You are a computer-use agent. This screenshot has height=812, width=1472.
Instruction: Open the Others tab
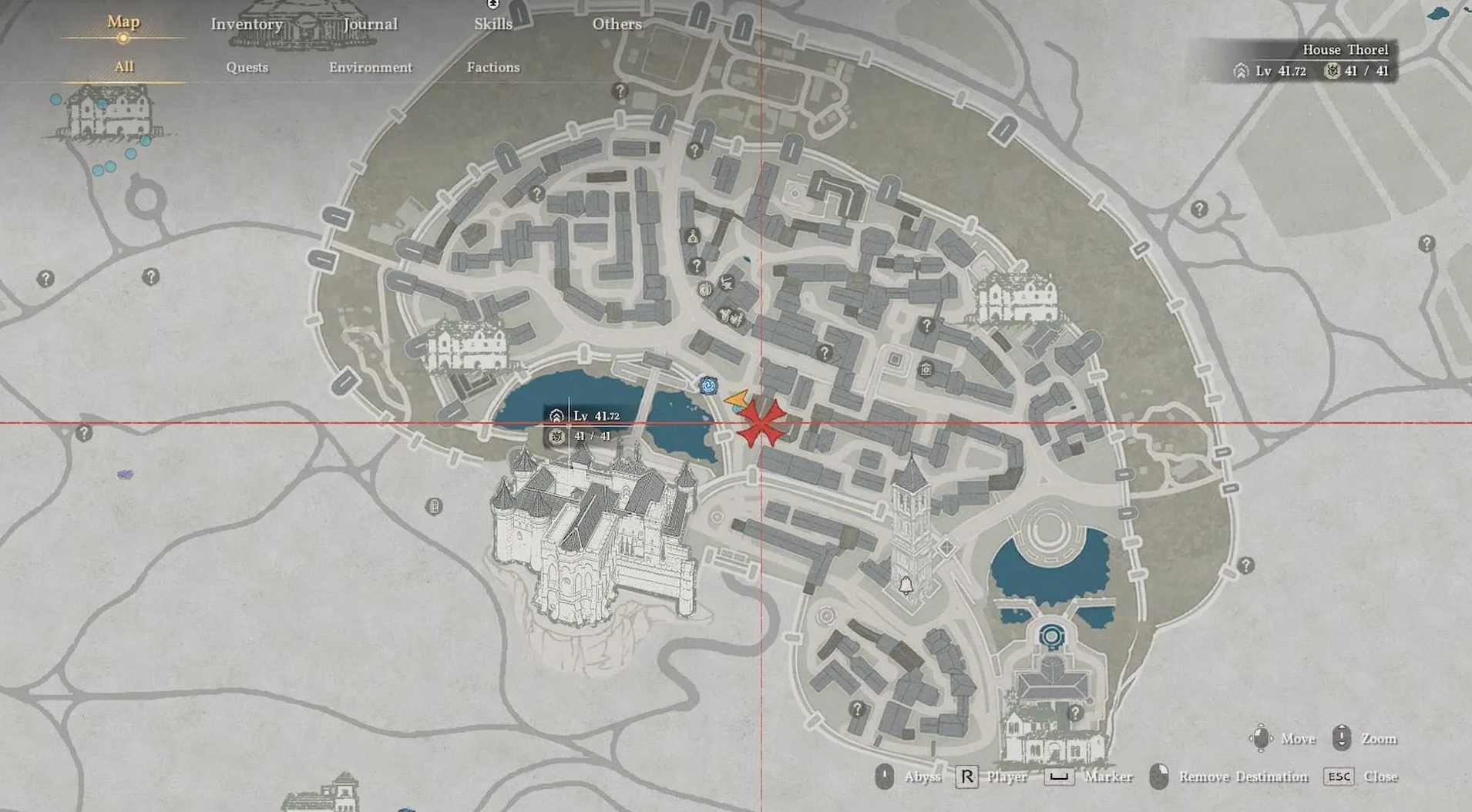pos(617,24)
